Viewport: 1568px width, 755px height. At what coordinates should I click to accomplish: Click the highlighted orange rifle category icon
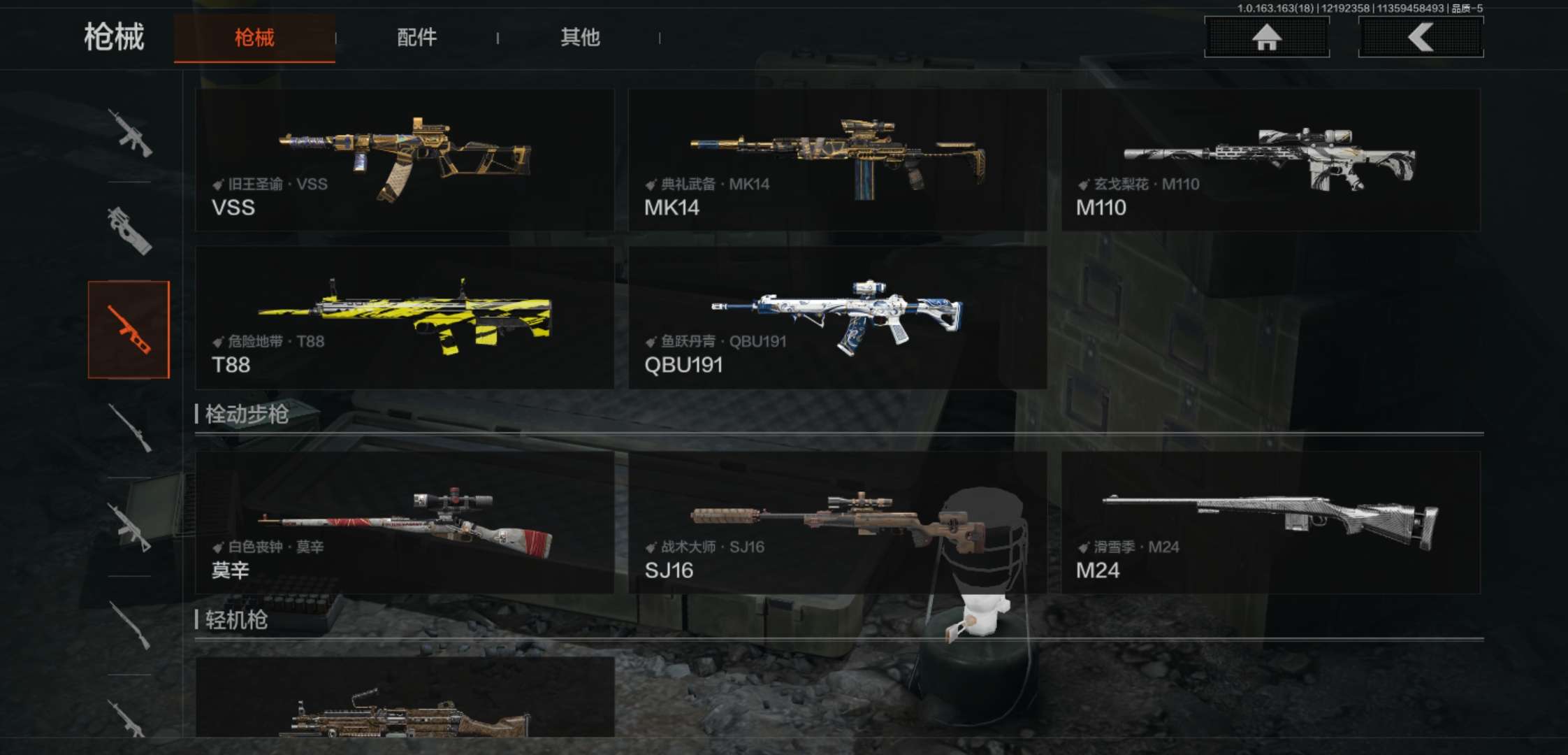click(129, 330)
